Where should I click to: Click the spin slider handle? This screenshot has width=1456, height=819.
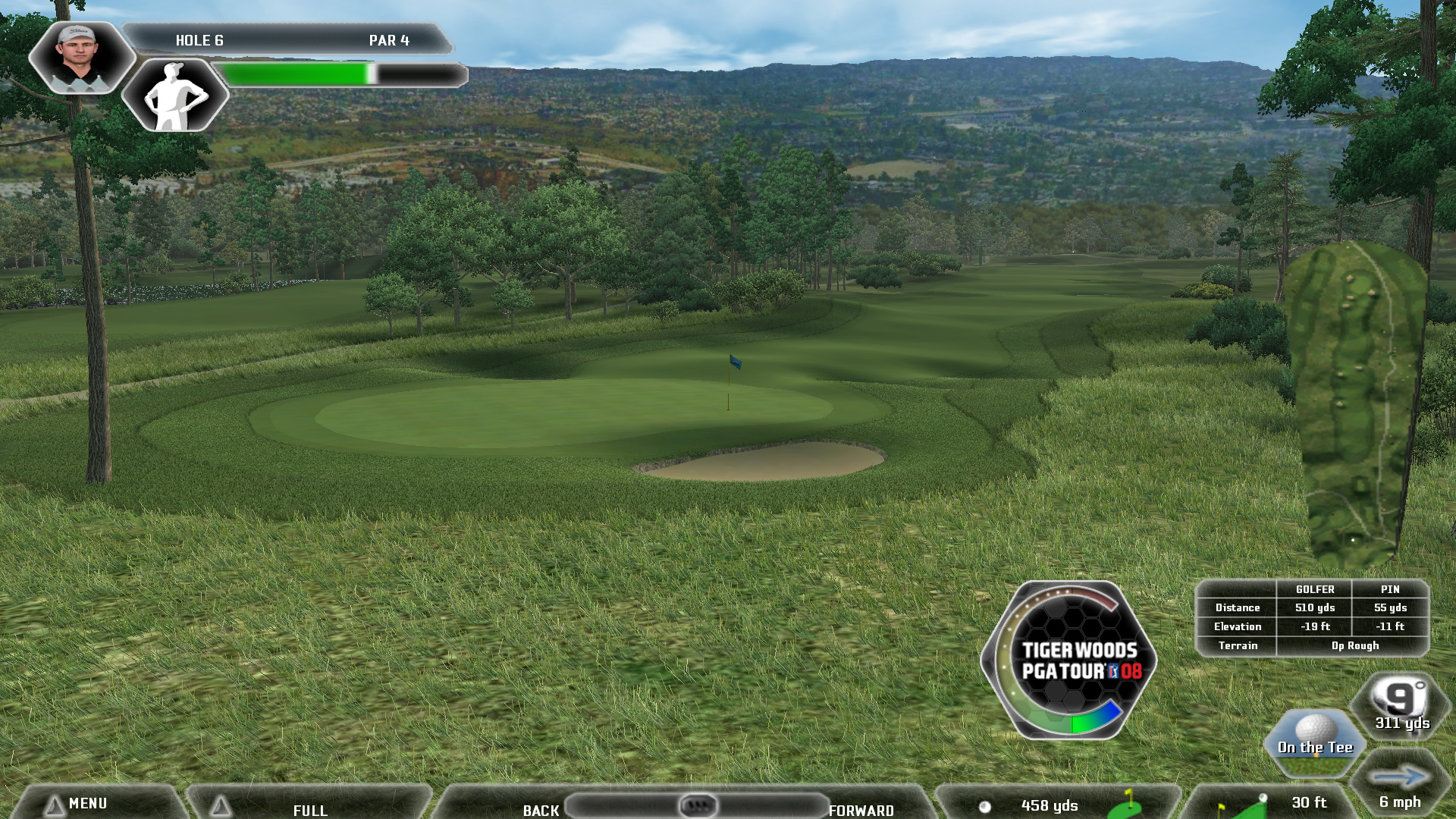tap(698, 805)
